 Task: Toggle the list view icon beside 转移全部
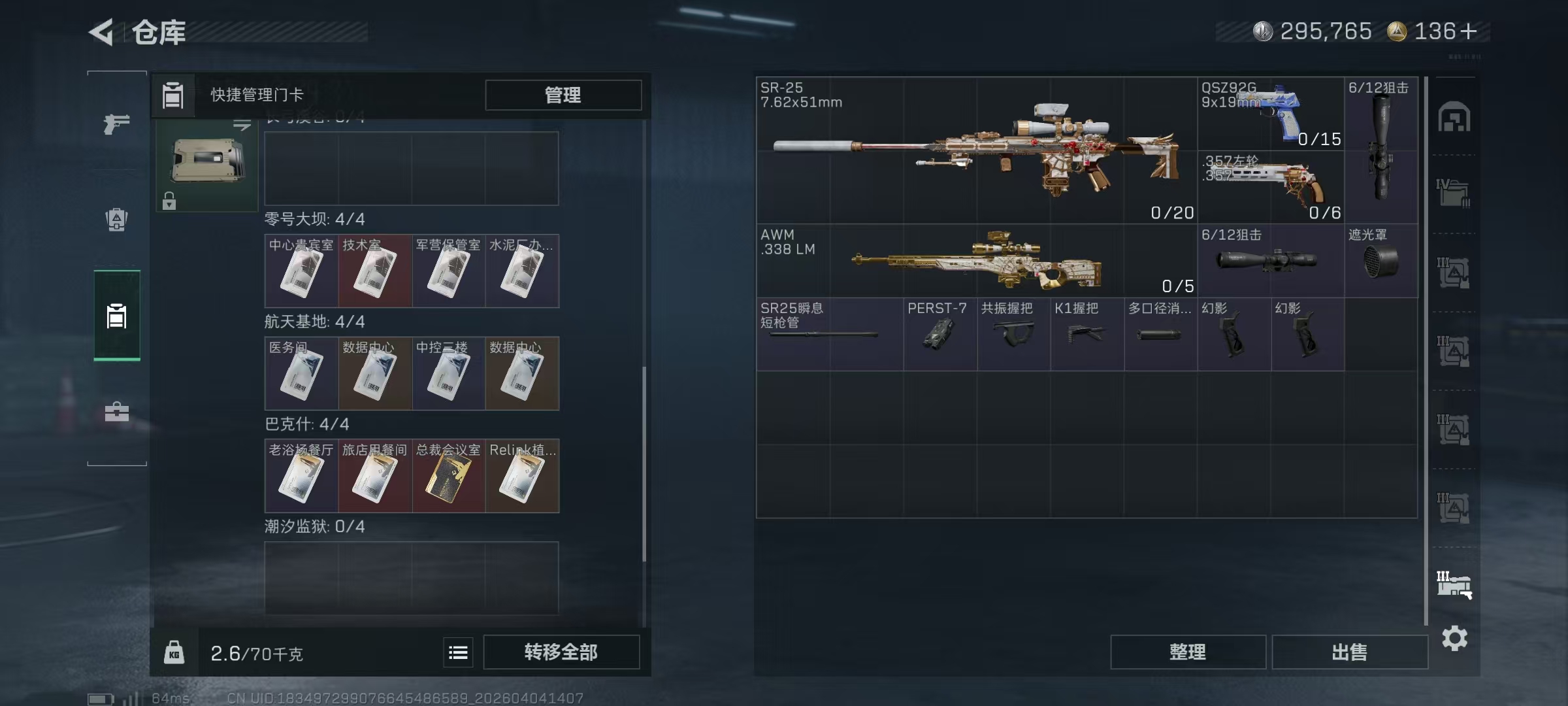click(458, 652)
